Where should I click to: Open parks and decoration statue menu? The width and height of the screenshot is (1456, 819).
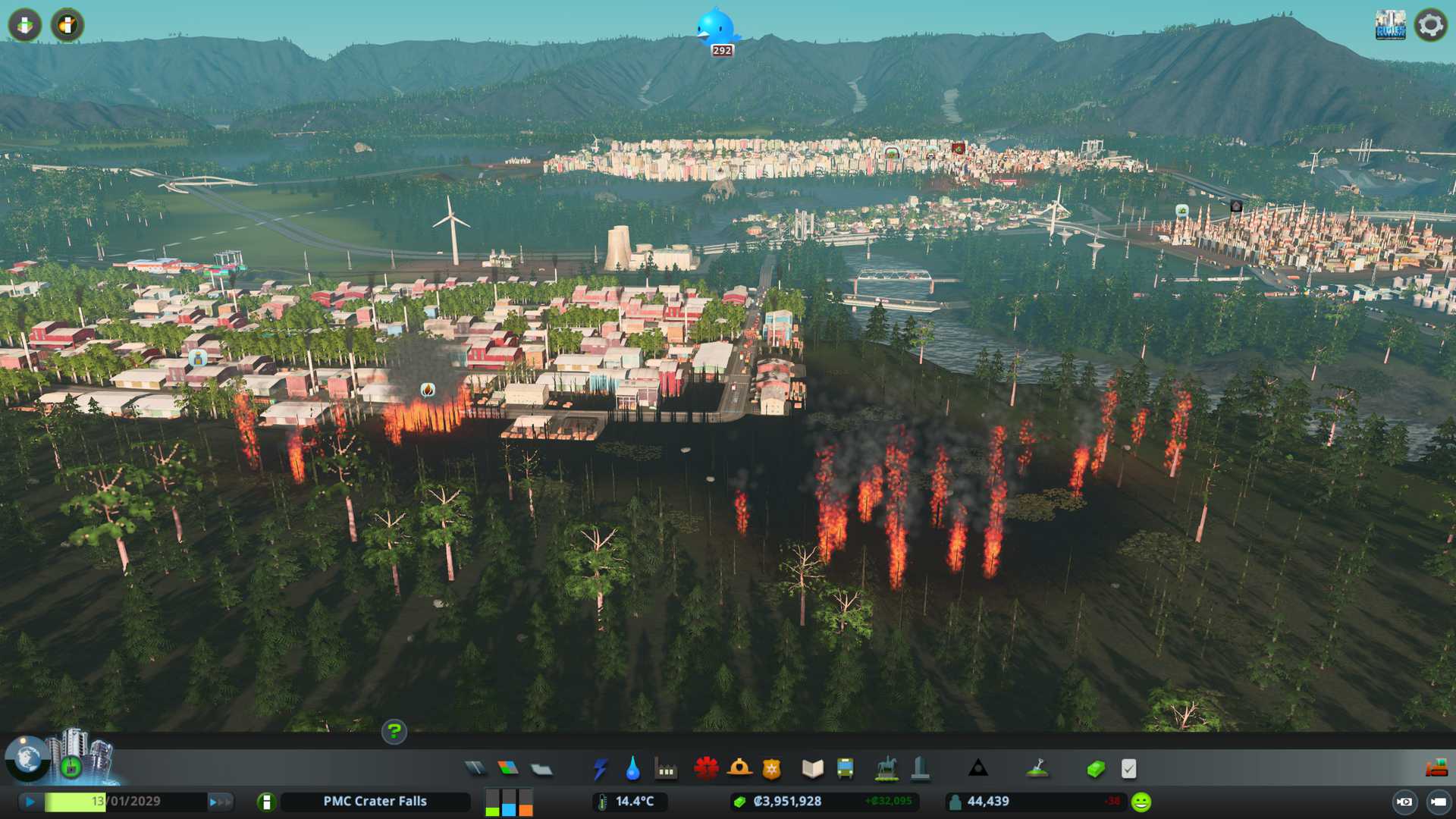[x=886, y=769]
